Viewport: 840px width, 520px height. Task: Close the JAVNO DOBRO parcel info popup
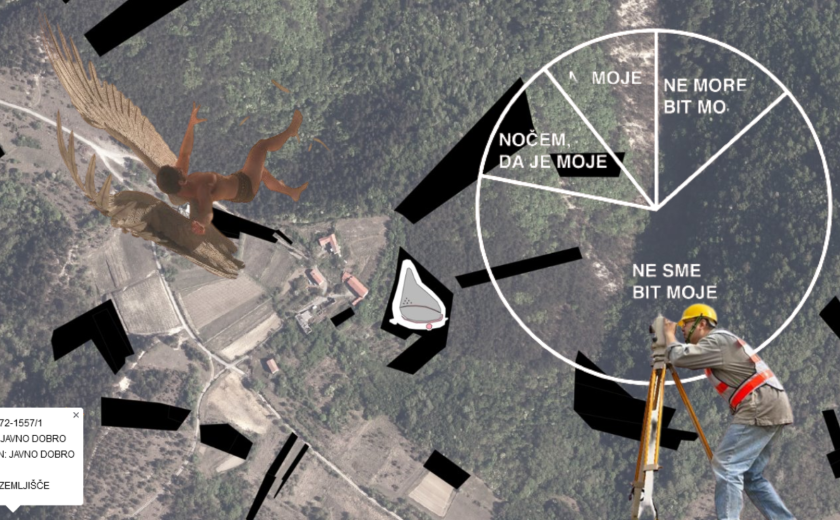(x=76, y=415)
